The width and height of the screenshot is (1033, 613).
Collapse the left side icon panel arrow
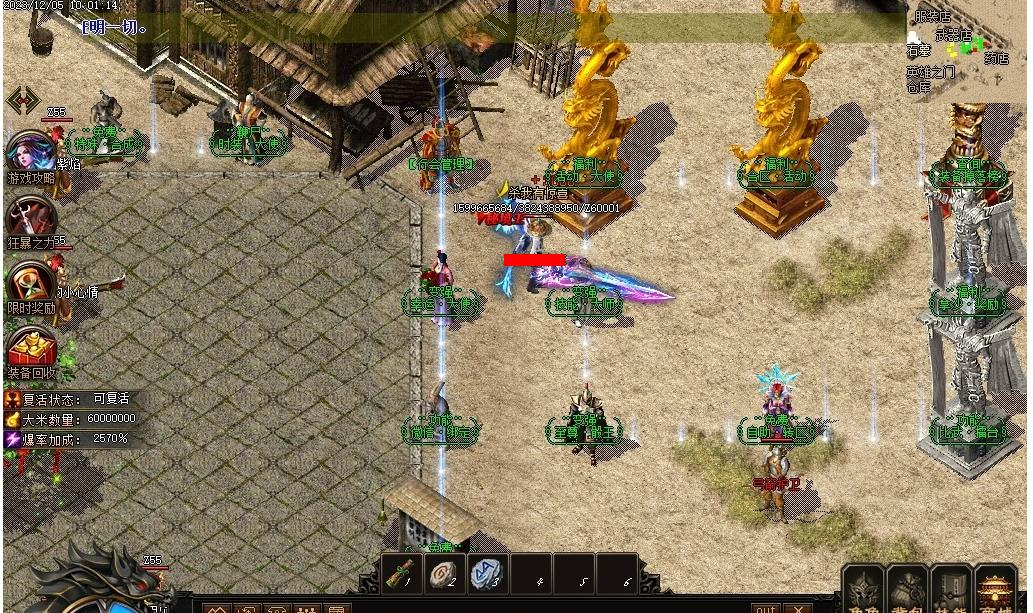tap(22, 101)
